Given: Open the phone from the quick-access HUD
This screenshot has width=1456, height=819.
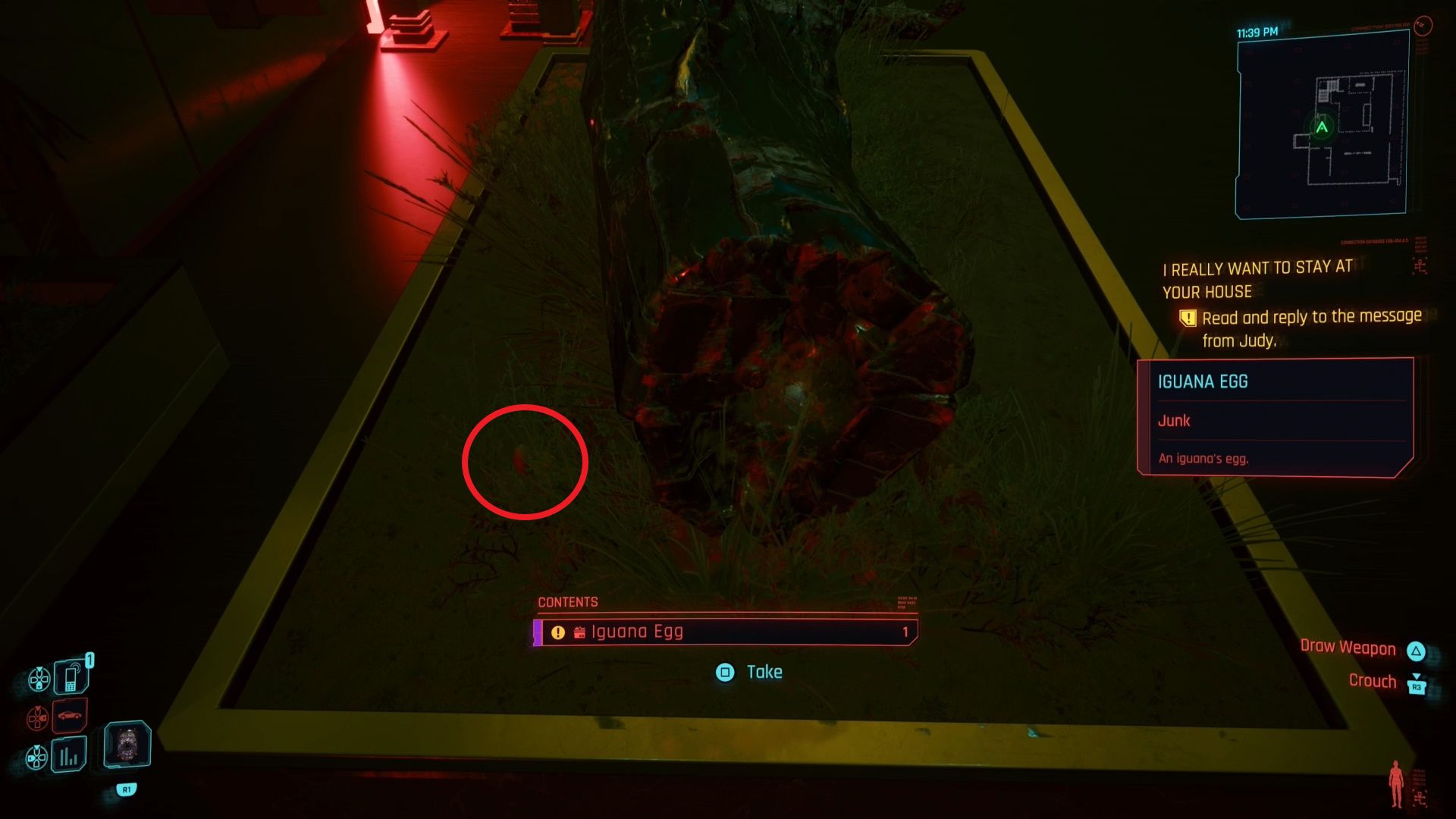Looking at the screenshot, I should tap(71, 676).
